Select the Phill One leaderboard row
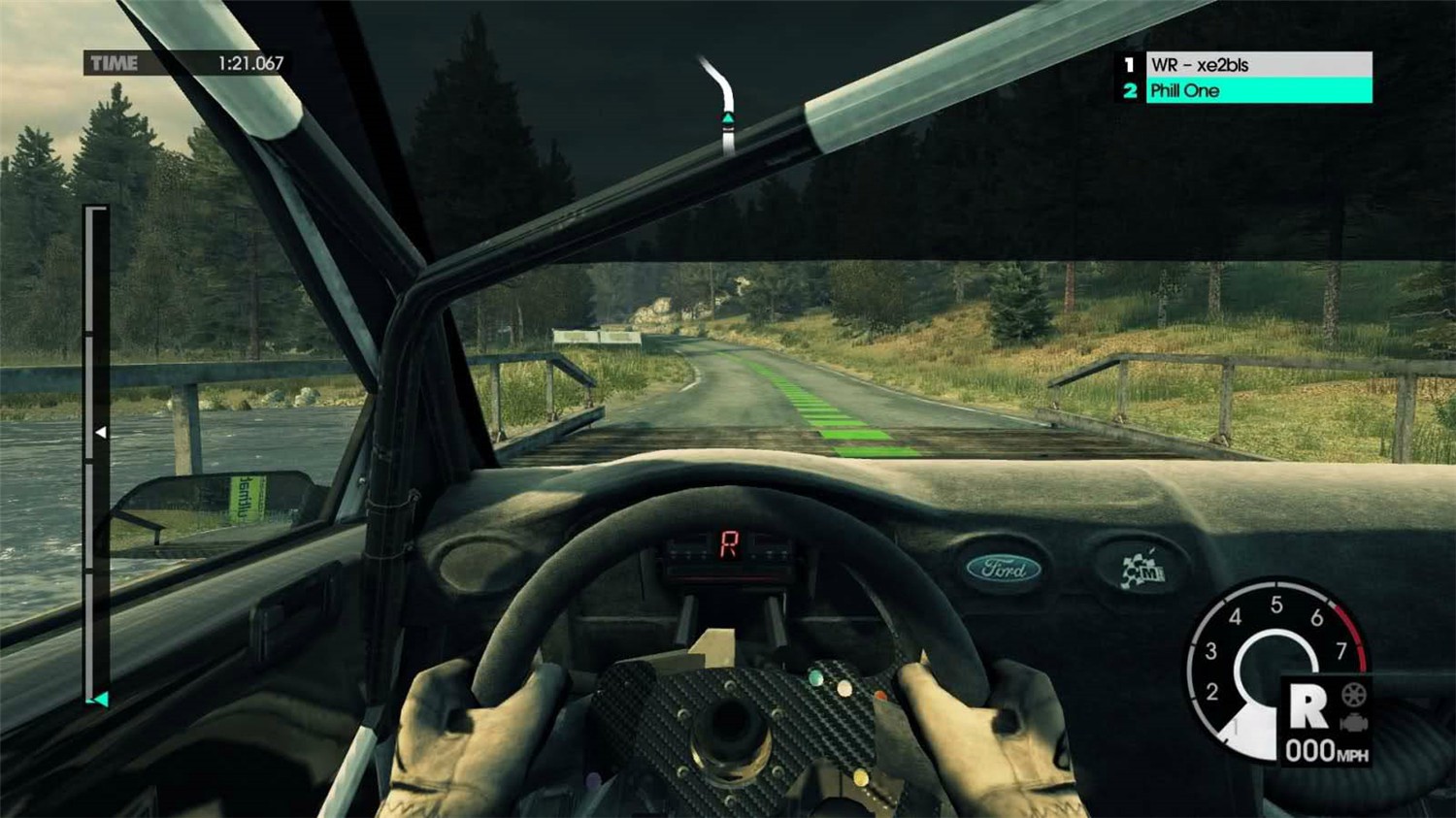 tap(1258, 91)
